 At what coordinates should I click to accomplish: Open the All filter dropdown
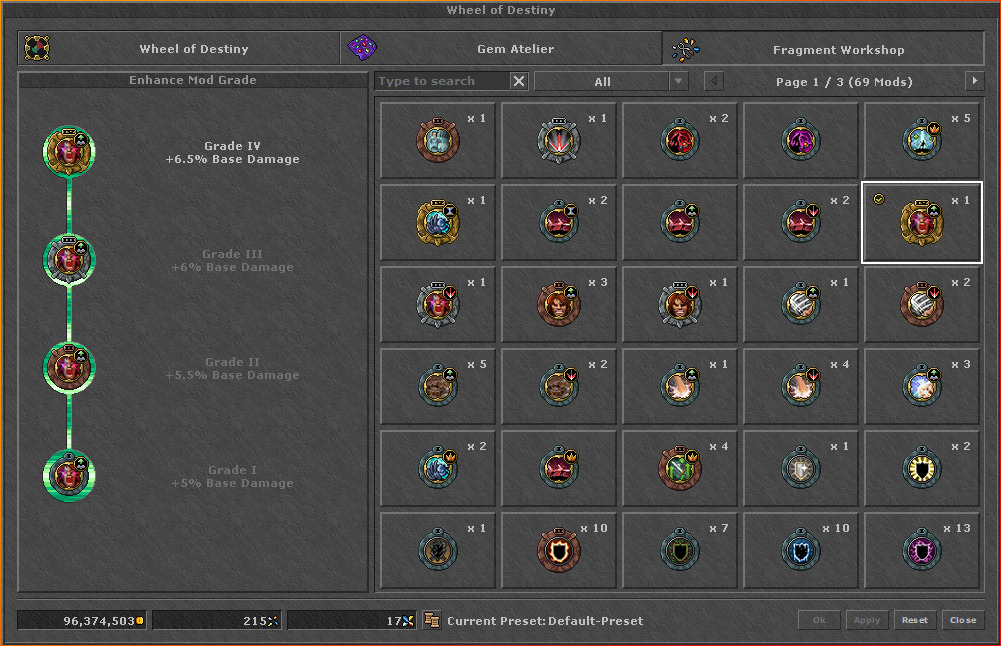[612, 82]
